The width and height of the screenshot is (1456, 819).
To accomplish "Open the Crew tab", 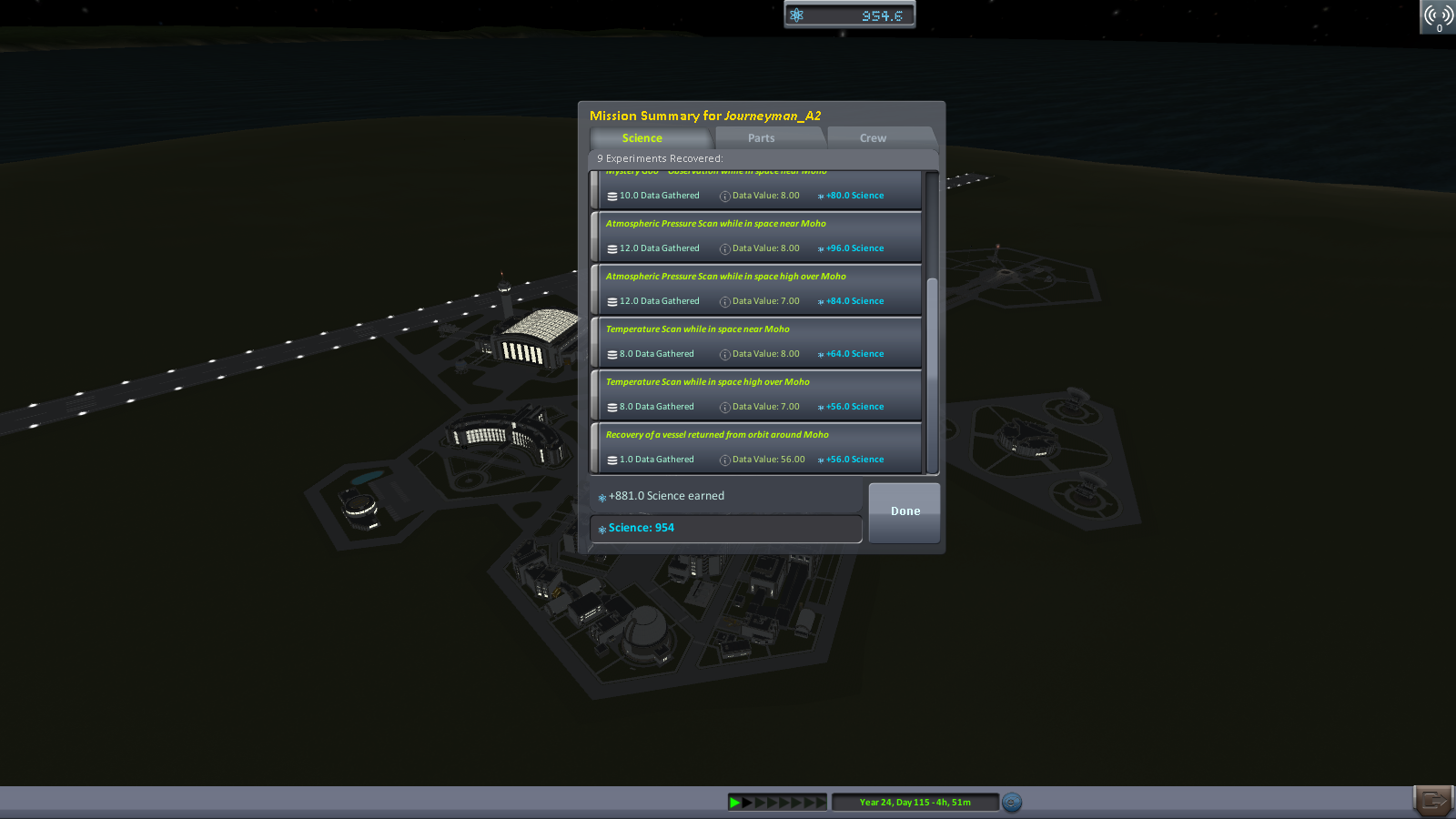I will 871,137.
